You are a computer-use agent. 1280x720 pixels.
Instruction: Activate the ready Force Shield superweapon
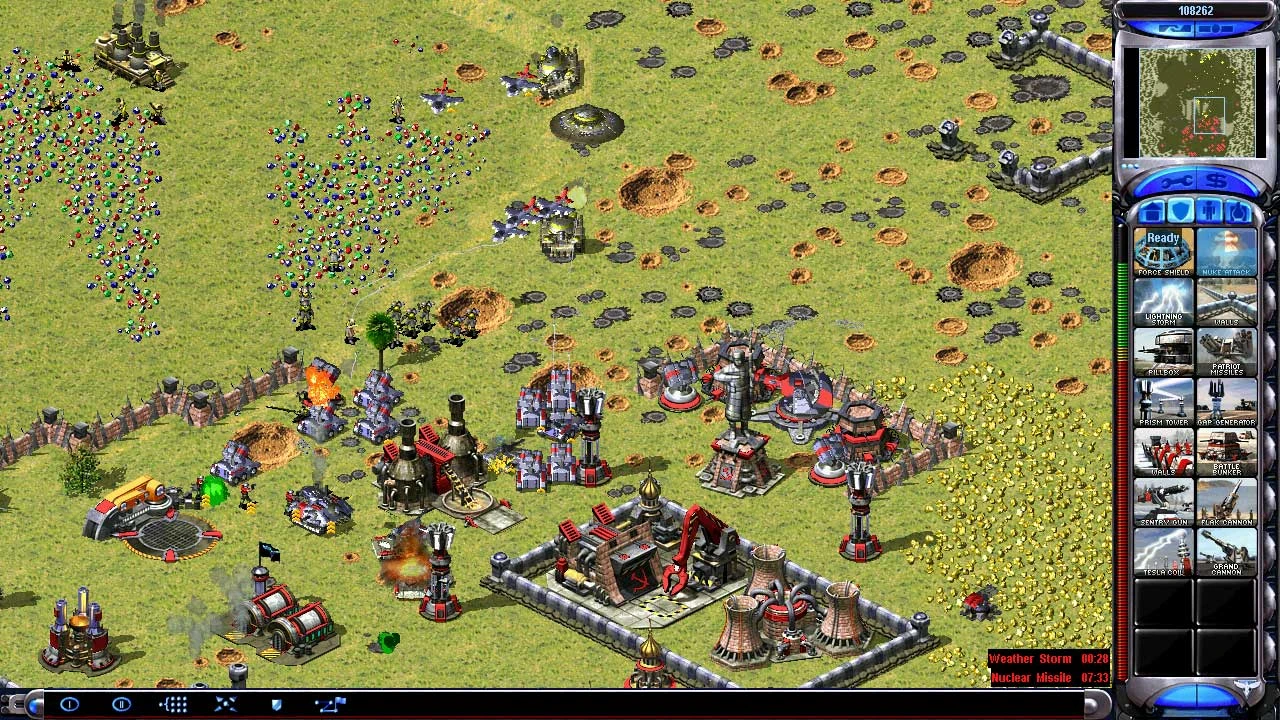(x=1163, y=253)
